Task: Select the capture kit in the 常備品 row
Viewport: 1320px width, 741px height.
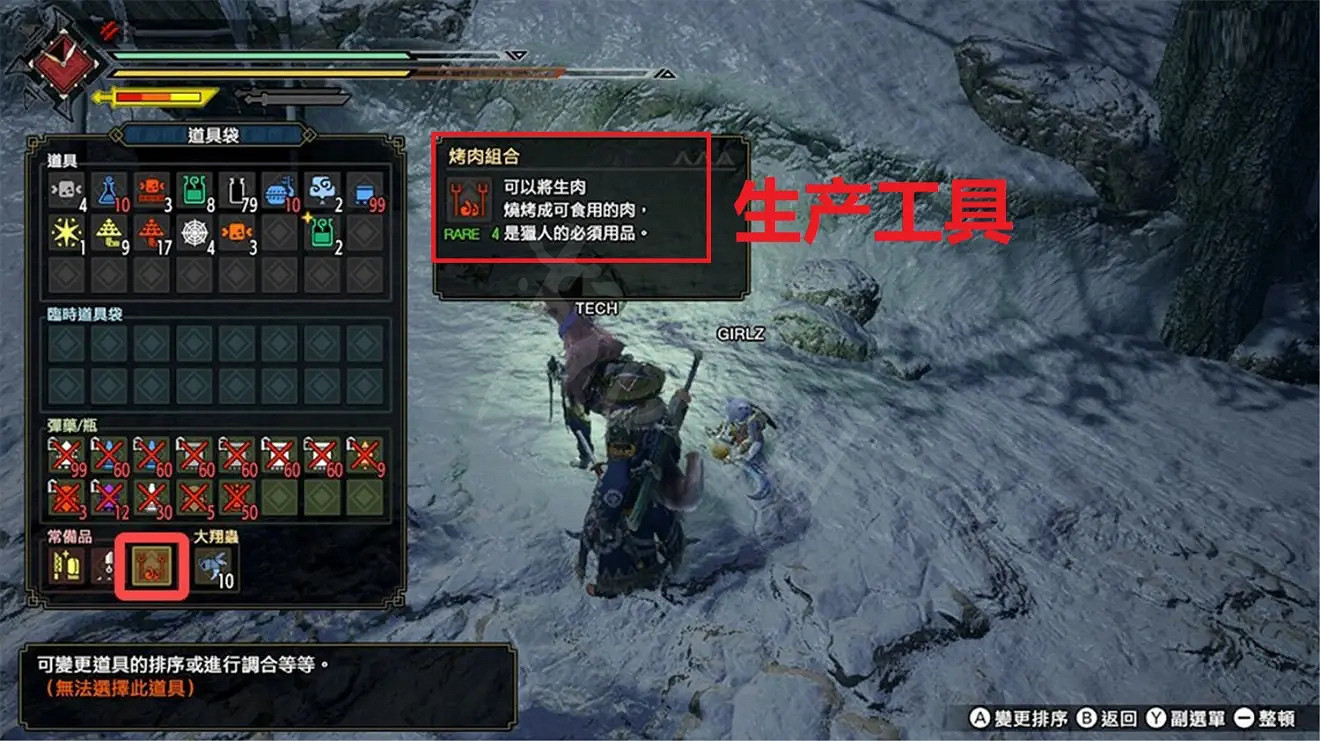Action: click(x=107, y=567)
